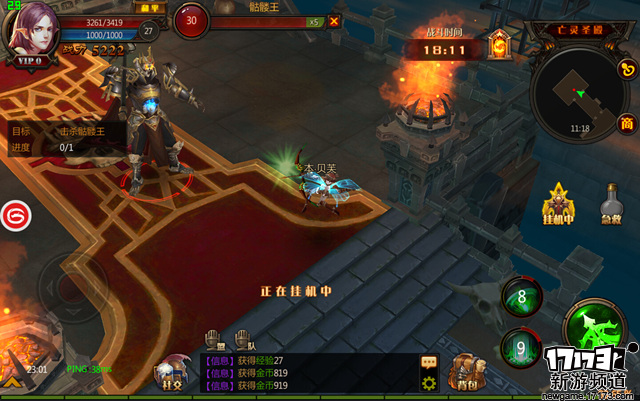
Task: Open the backpack (背包) inventory
Action: [465, 372]
